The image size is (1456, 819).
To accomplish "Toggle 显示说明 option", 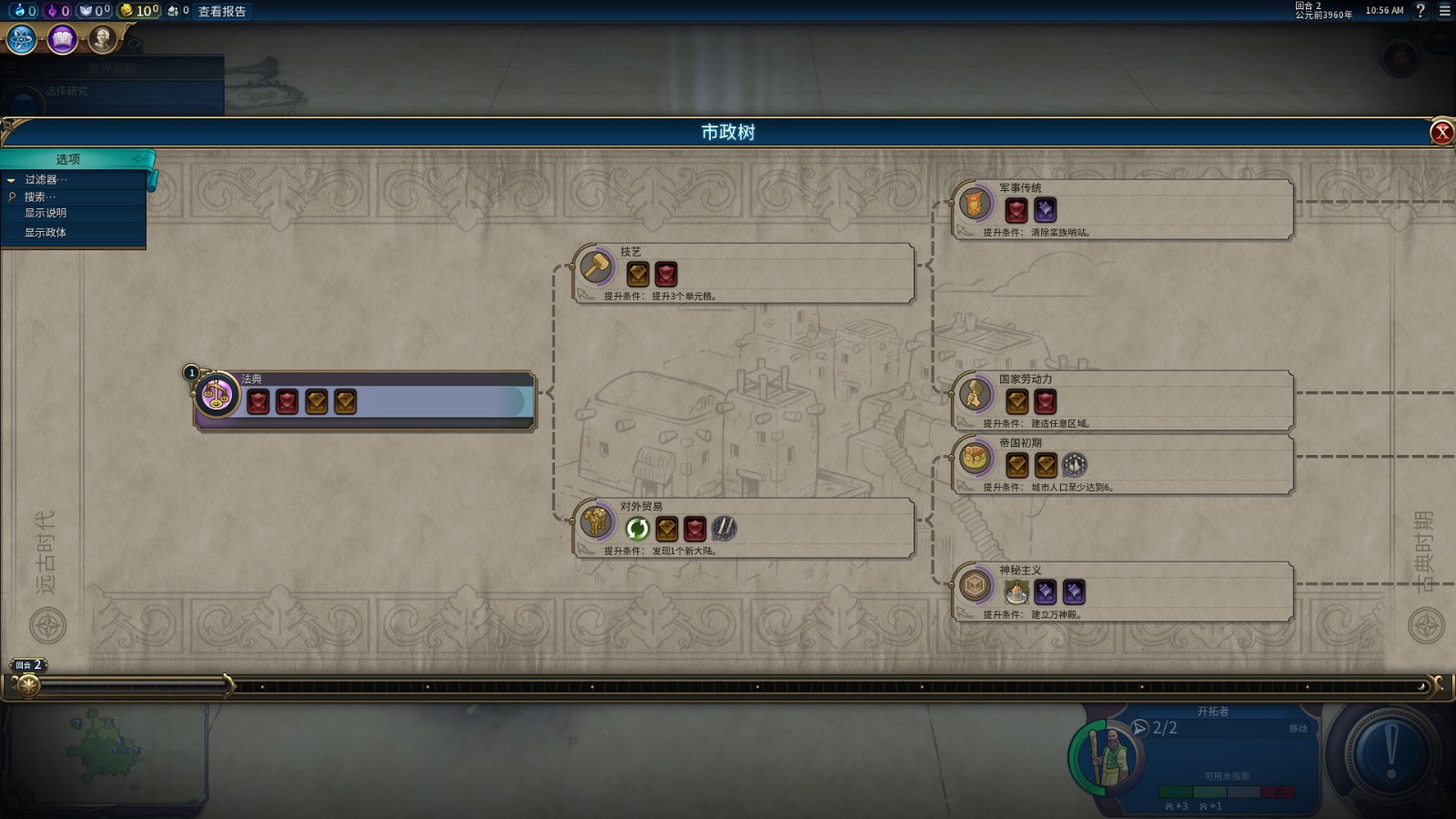I will (x=45, y=213).
